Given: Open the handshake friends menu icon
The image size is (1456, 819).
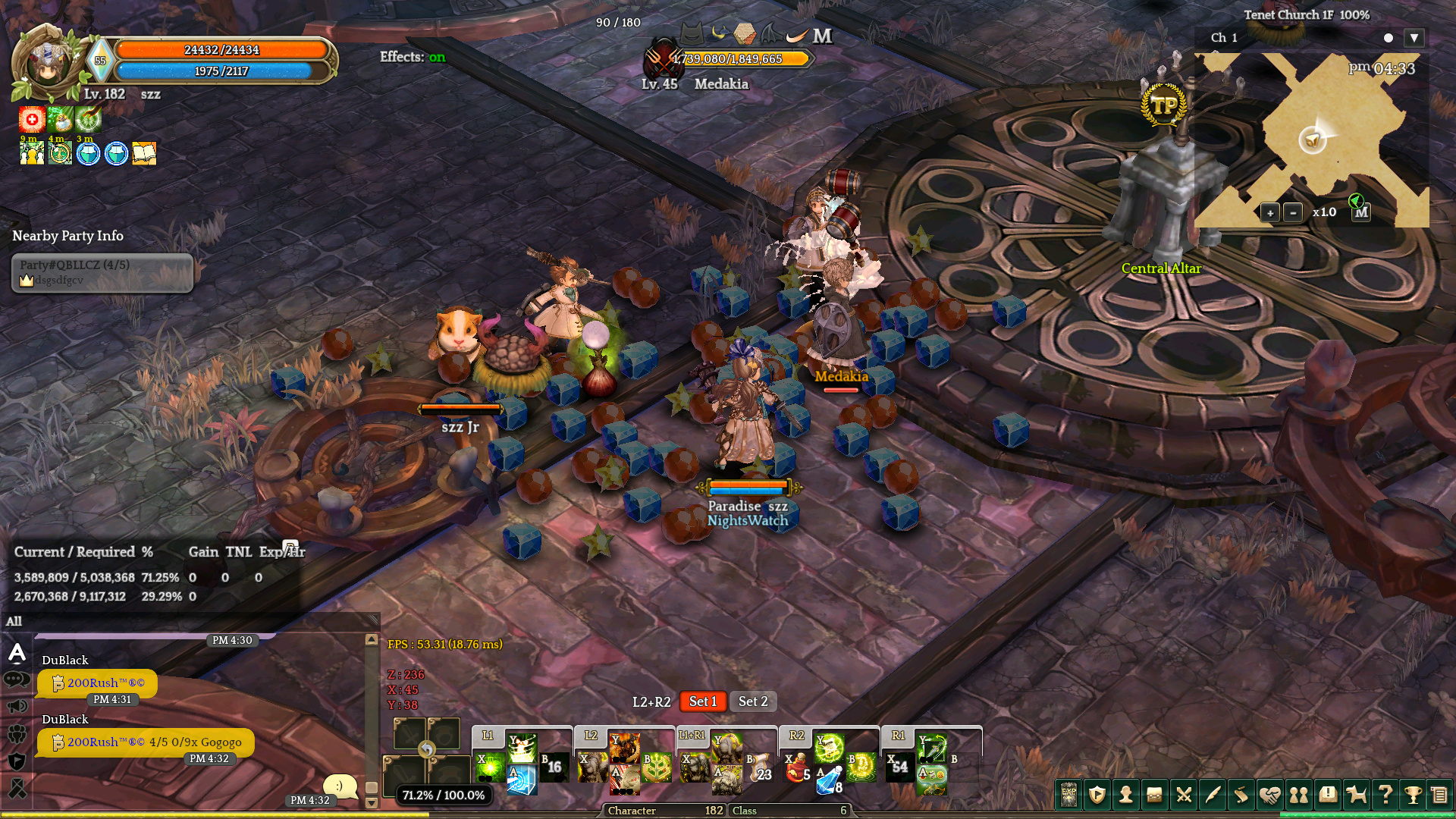Looking at the screenshot, I should [x=1269, y=795].
